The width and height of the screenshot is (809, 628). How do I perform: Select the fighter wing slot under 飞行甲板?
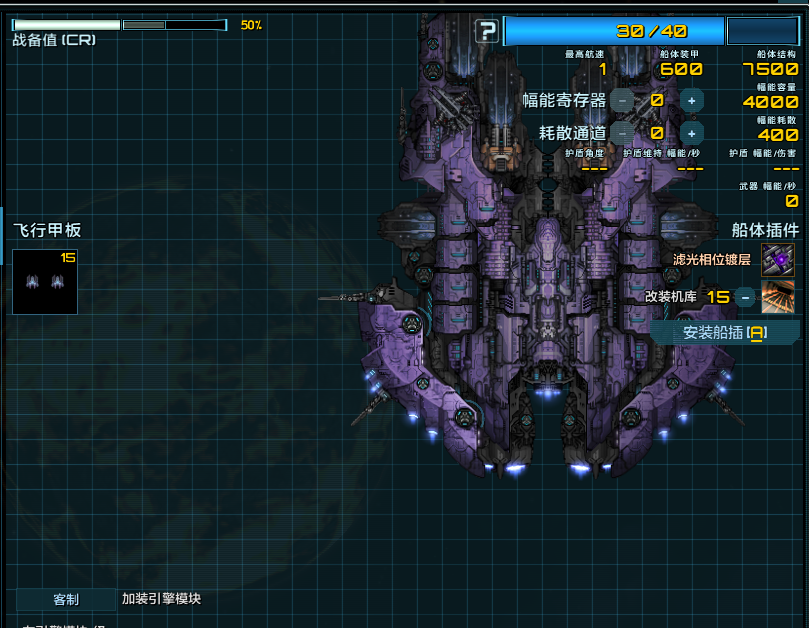click(45, 281)
